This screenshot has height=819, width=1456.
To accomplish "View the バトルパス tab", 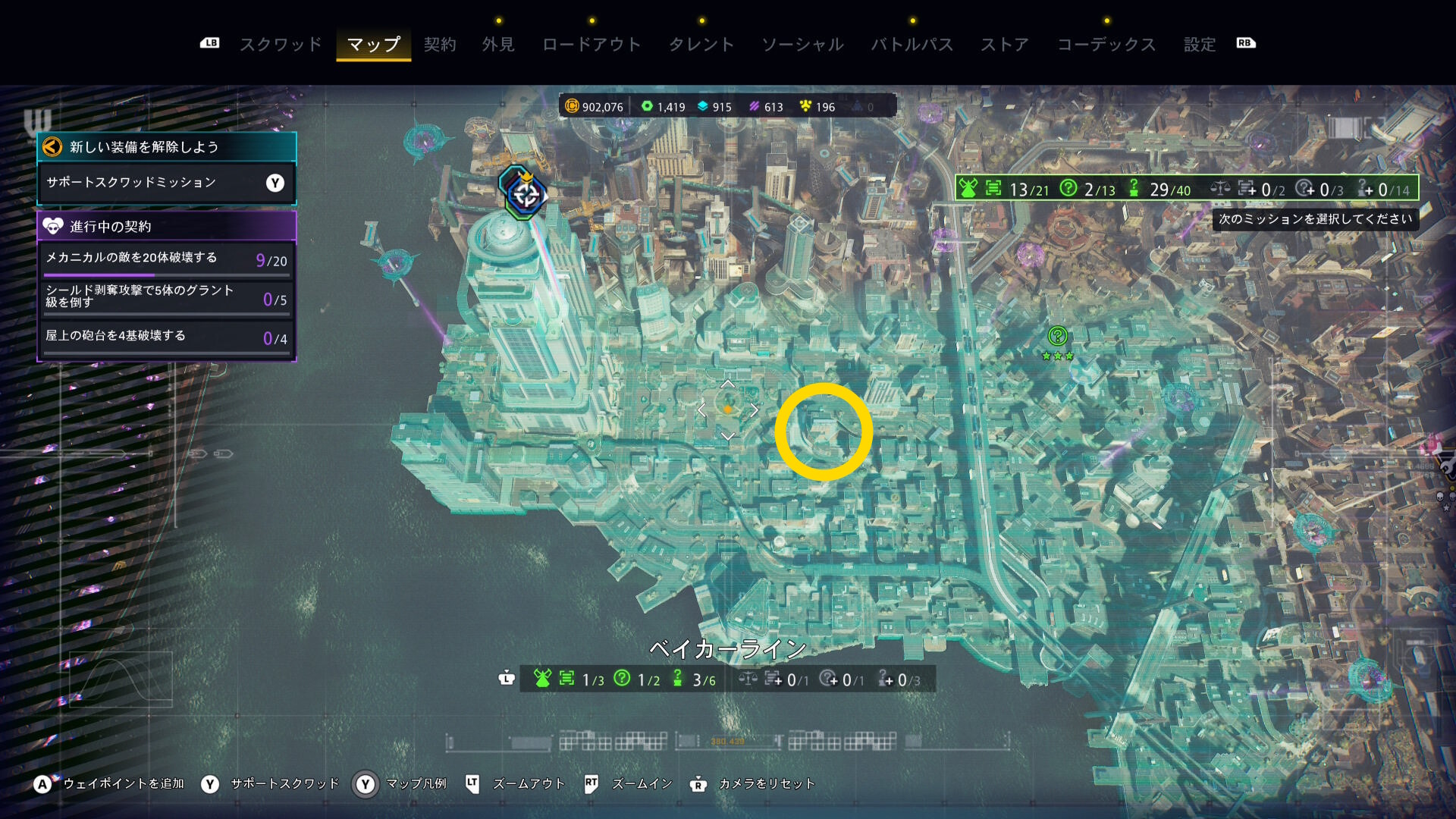I will point(912,45).
